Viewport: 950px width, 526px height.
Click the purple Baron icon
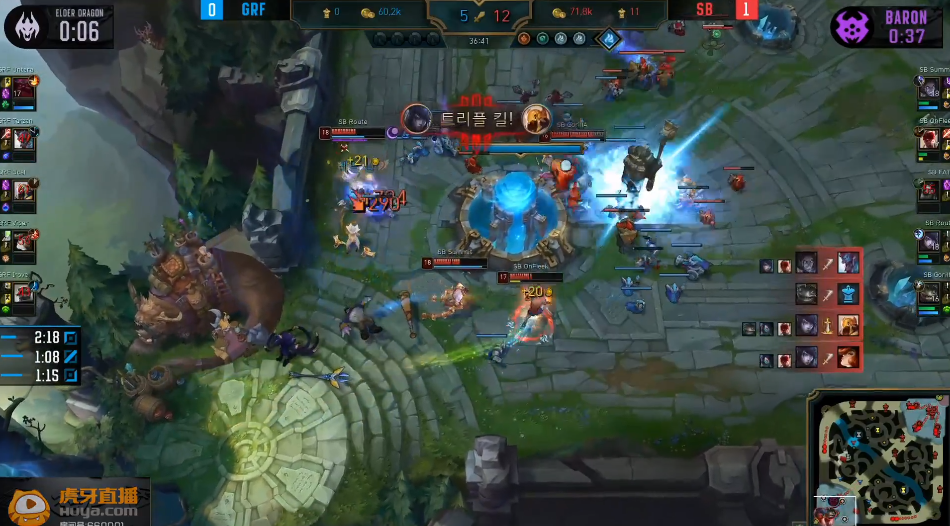[852, 27]
